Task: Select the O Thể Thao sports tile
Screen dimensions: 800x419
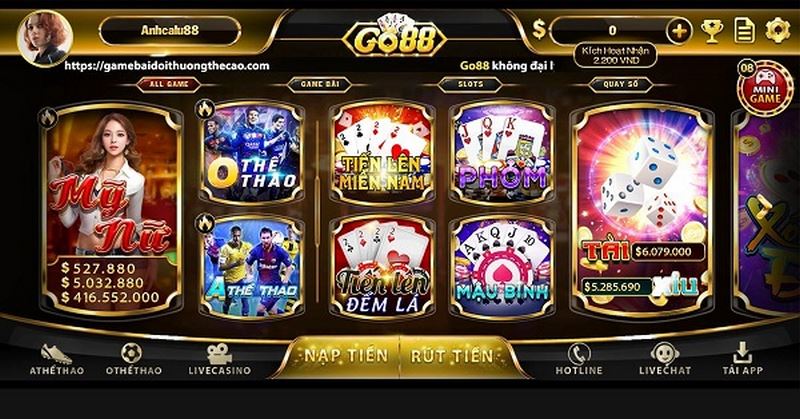Action: pos(252,151)
